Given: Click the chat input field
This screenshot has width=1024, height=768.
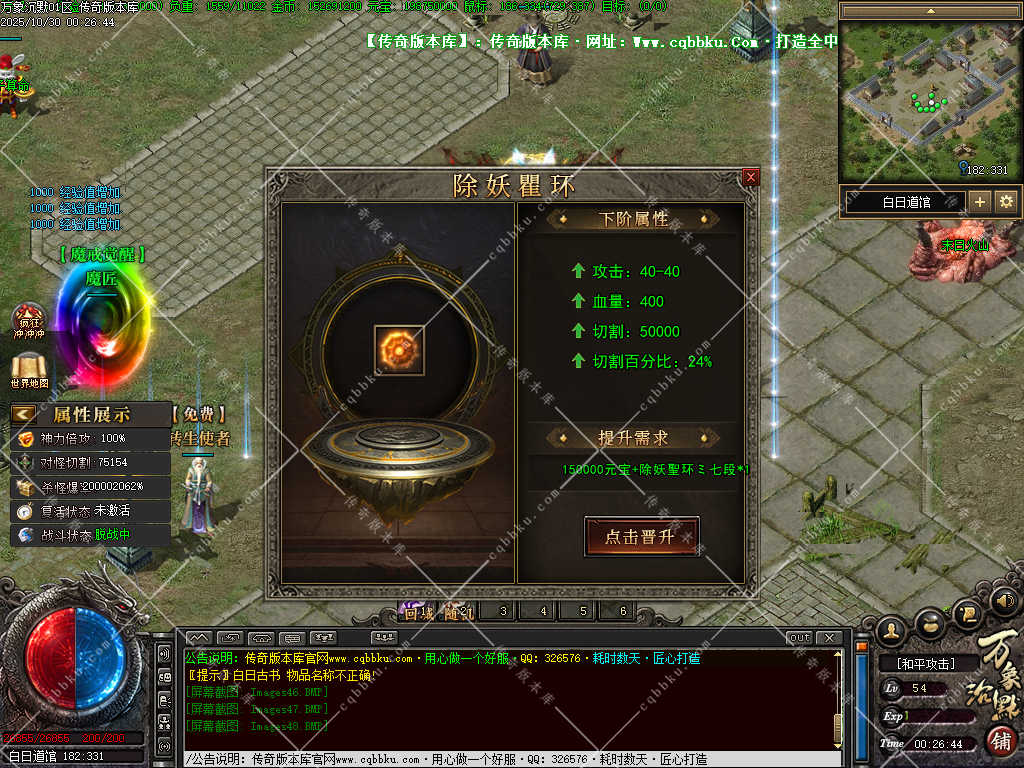Looking at the screenshot, I should (x=510, y=760).
